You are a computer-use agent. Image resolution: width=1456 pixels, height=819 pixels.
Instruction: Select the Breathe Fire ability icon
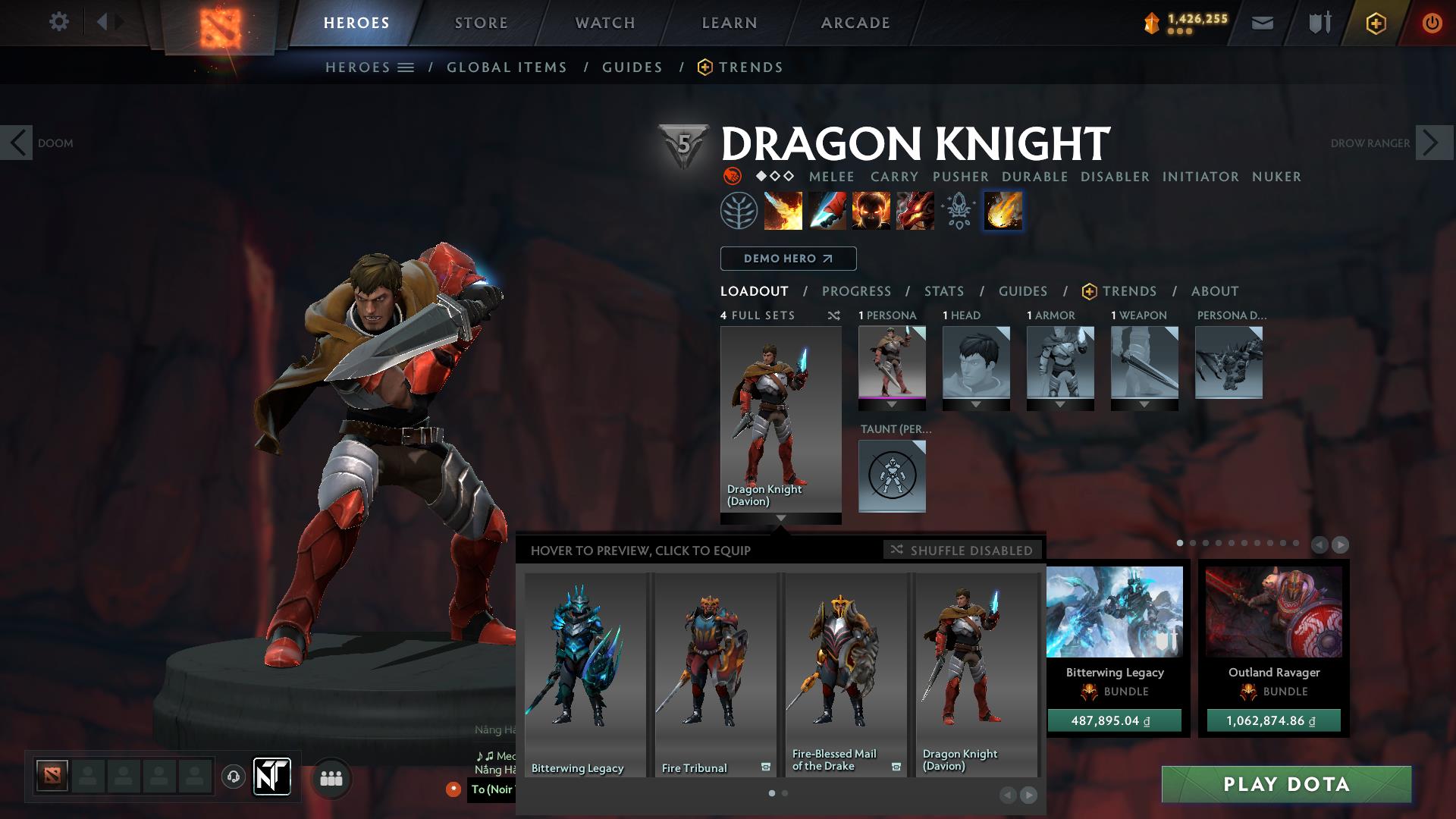pyautogui.click(x=782, y=211)
